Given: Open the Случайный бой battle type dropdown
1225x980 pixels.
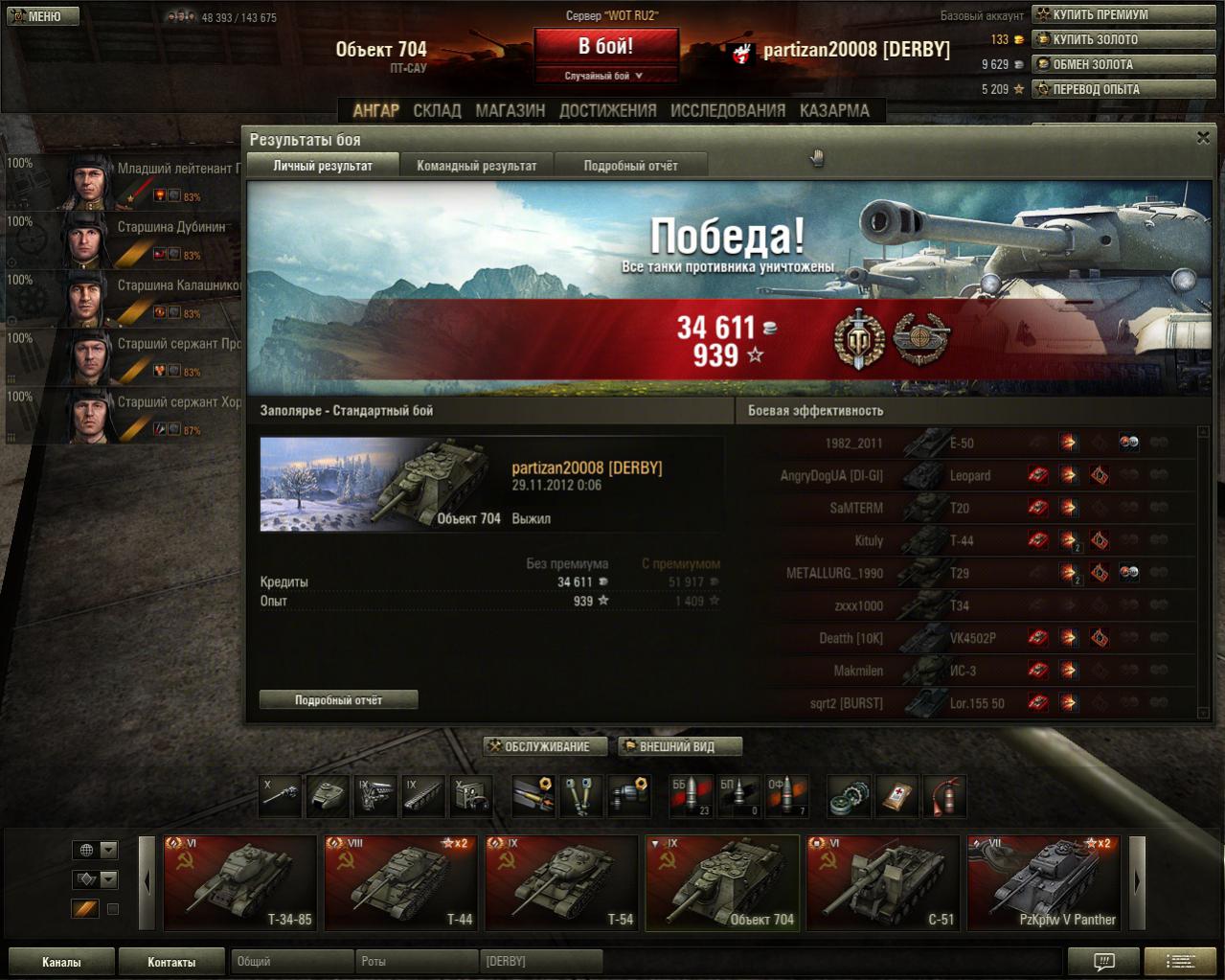Looking at the screenshot, I should 605,76.
